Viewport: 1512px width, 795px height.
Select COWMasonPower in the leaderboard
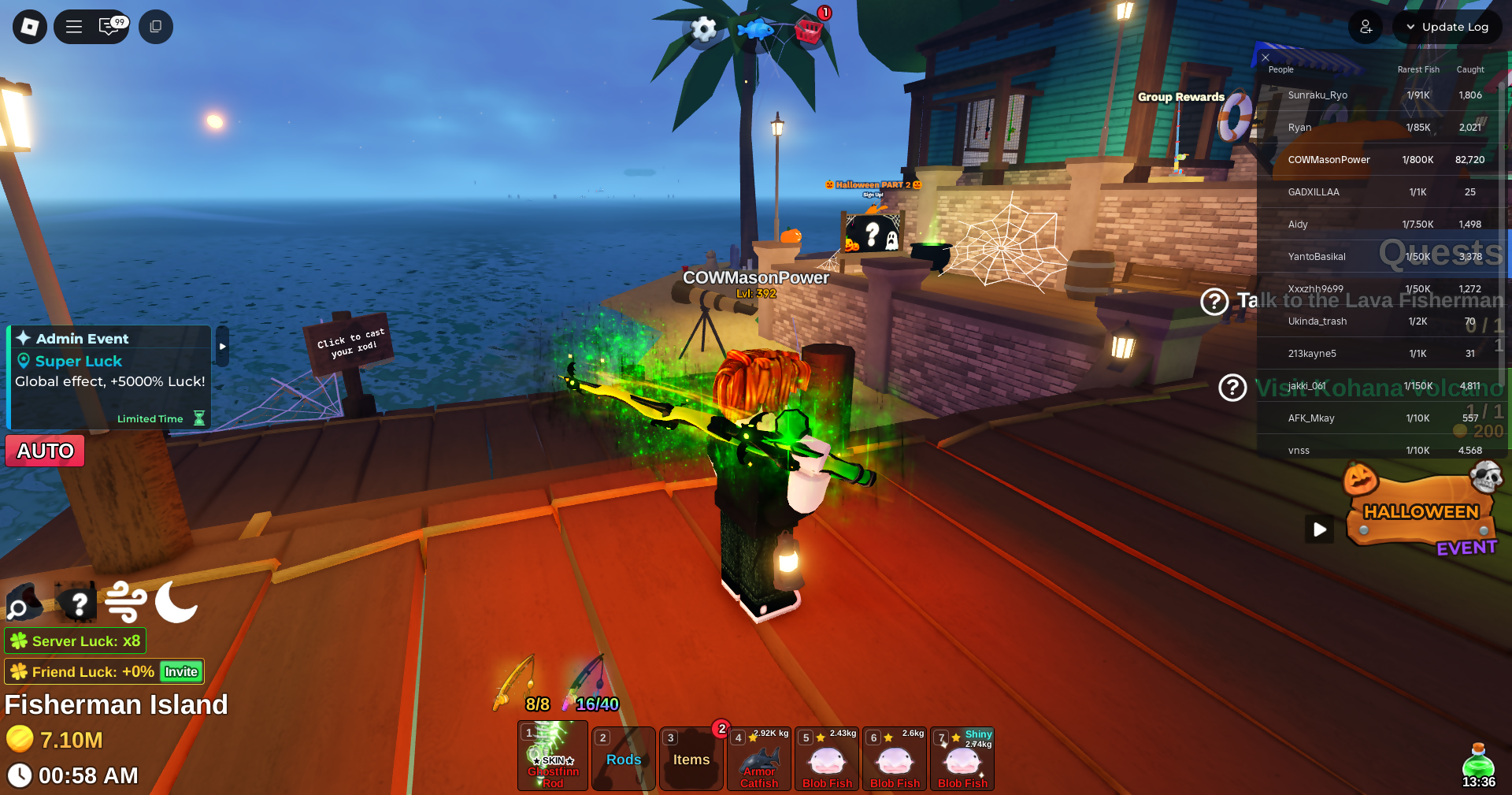coord(1329,160)
